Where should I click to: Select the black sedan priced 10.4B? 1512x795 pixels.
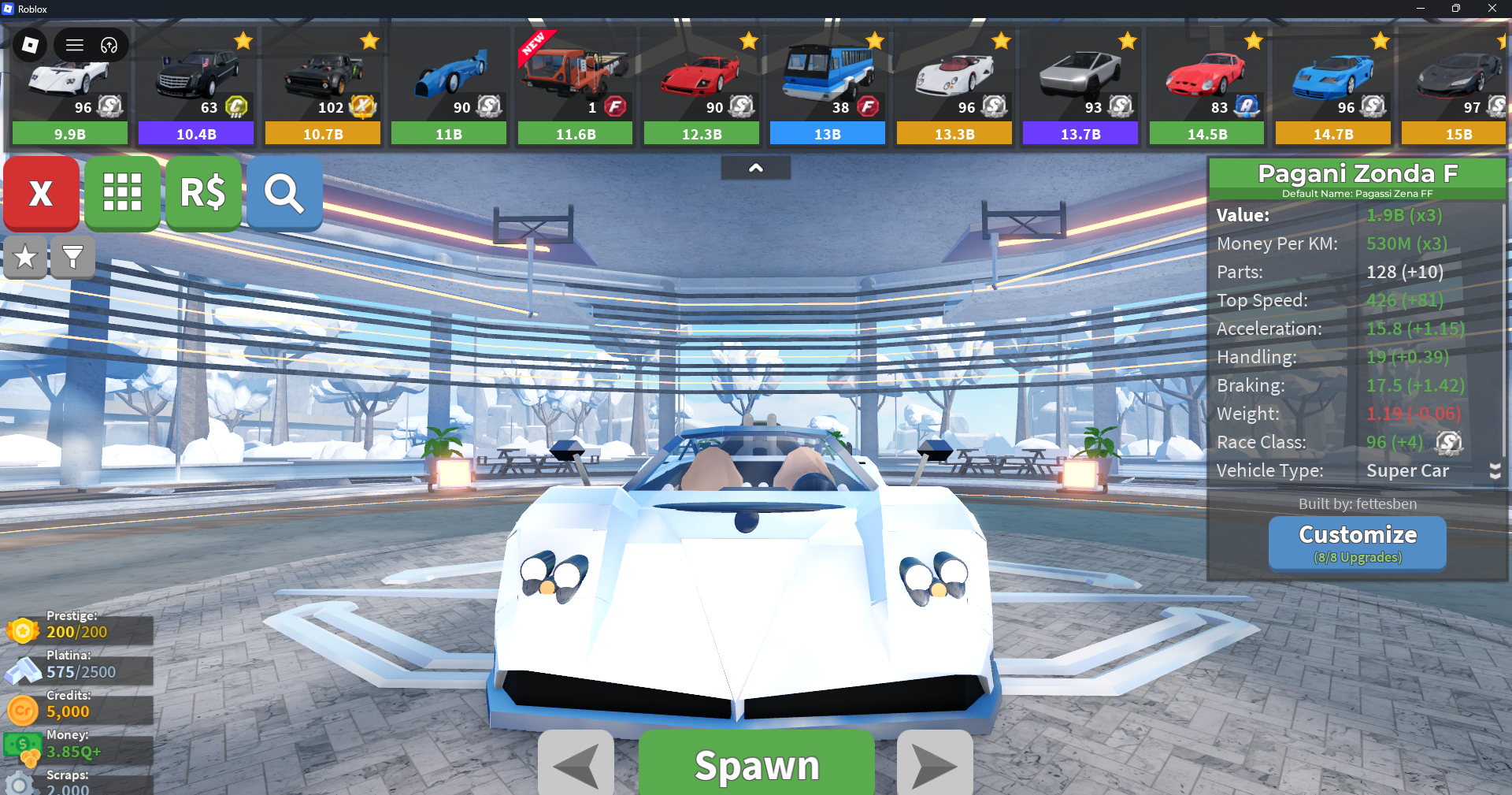196,87
